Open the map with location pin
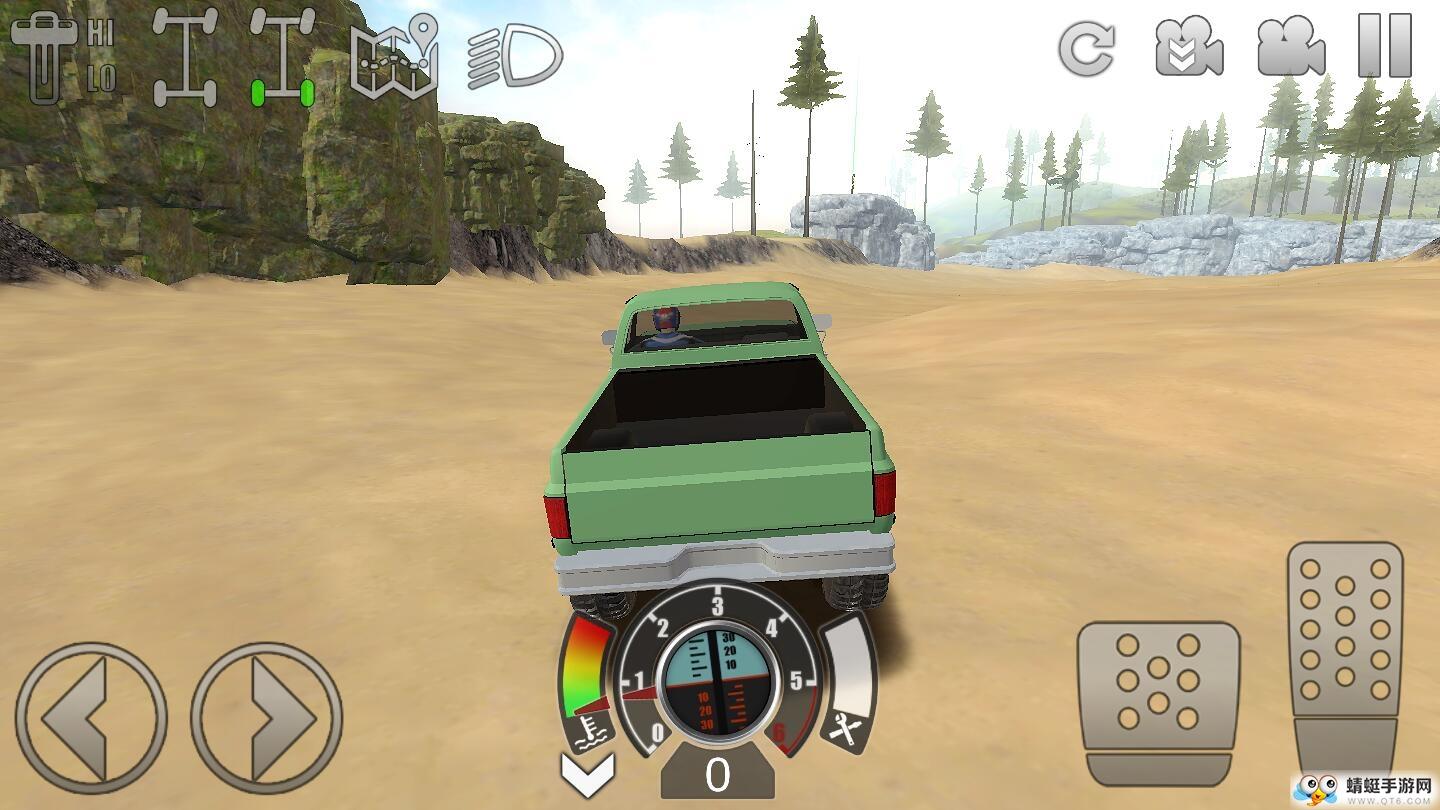The height and width of the screenshot is (810, 1440). pos(394,56)
